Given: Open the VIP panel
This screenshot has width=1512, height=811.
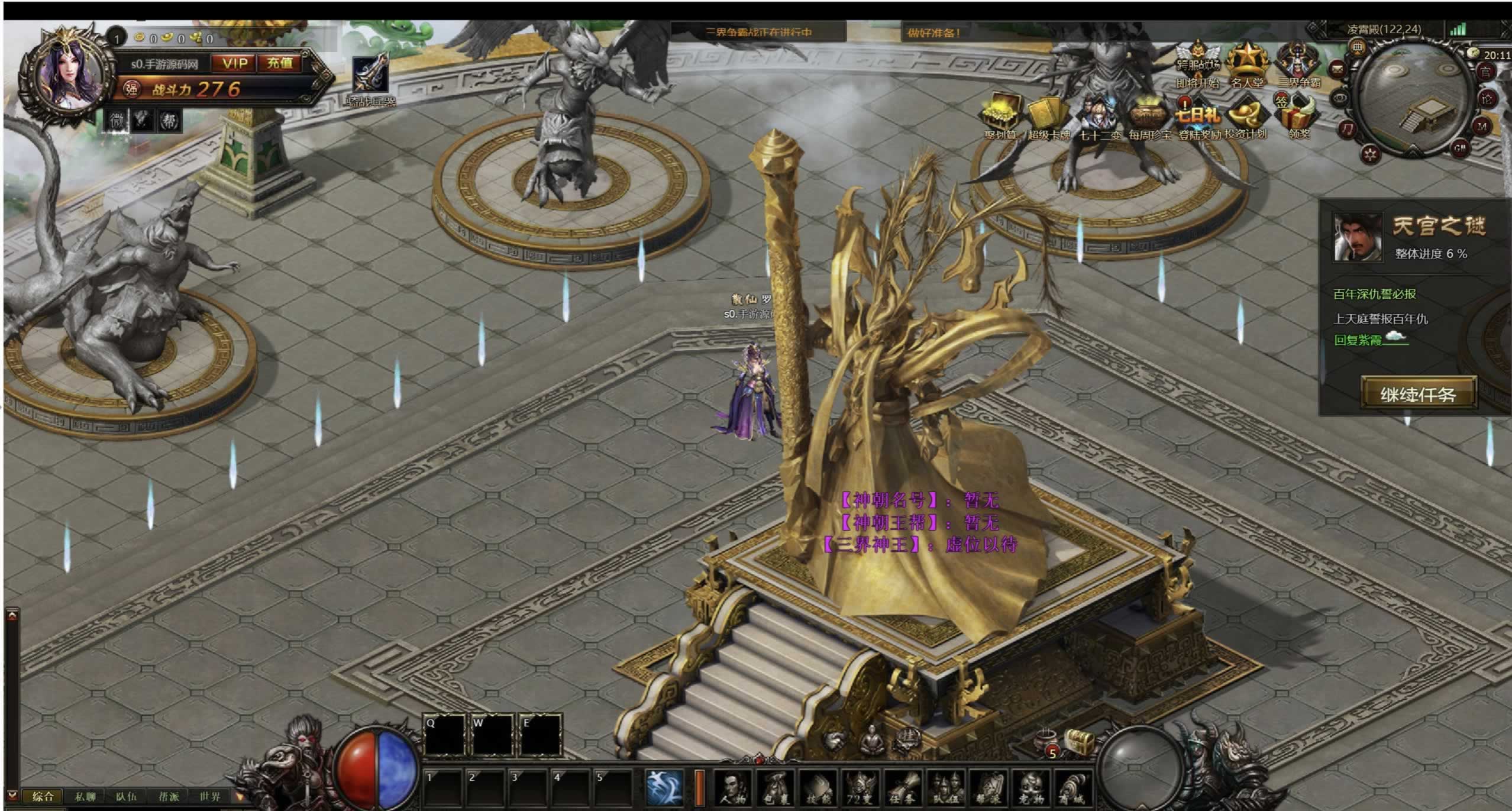Looking at the screenshot, I should (x=235, y=63).
